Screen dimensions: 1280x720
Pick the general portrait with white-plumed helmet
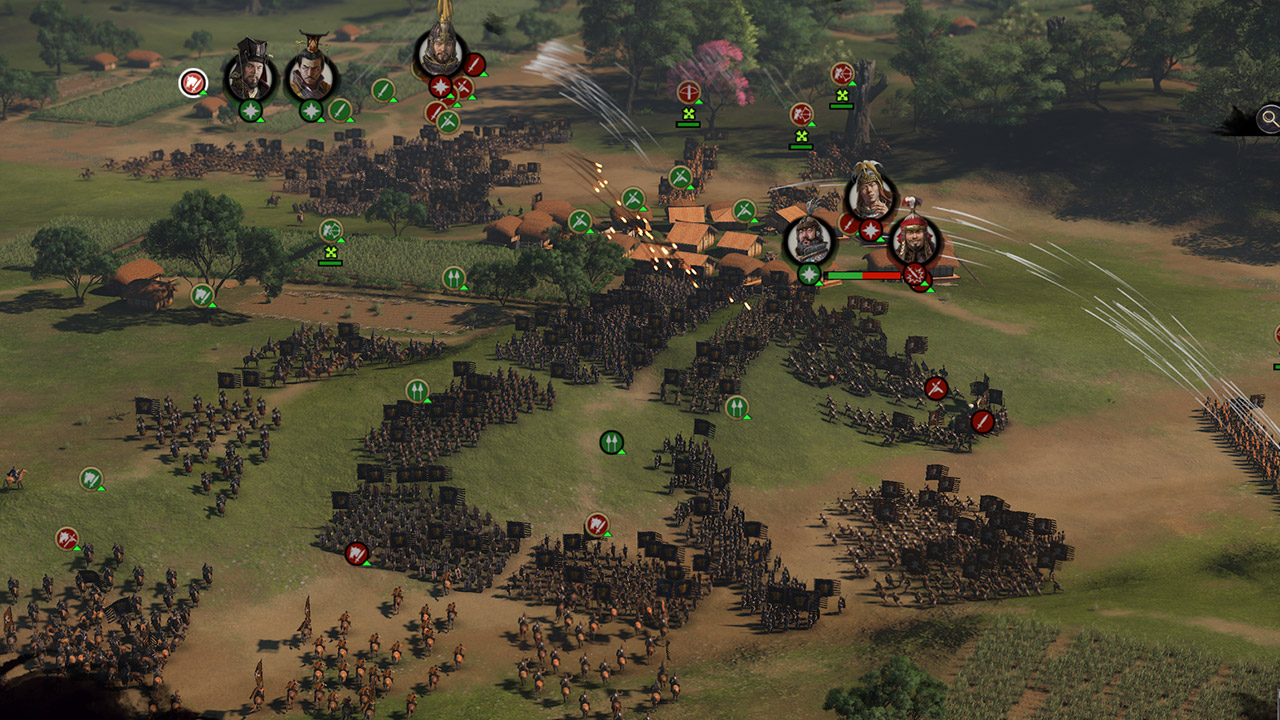871,197
